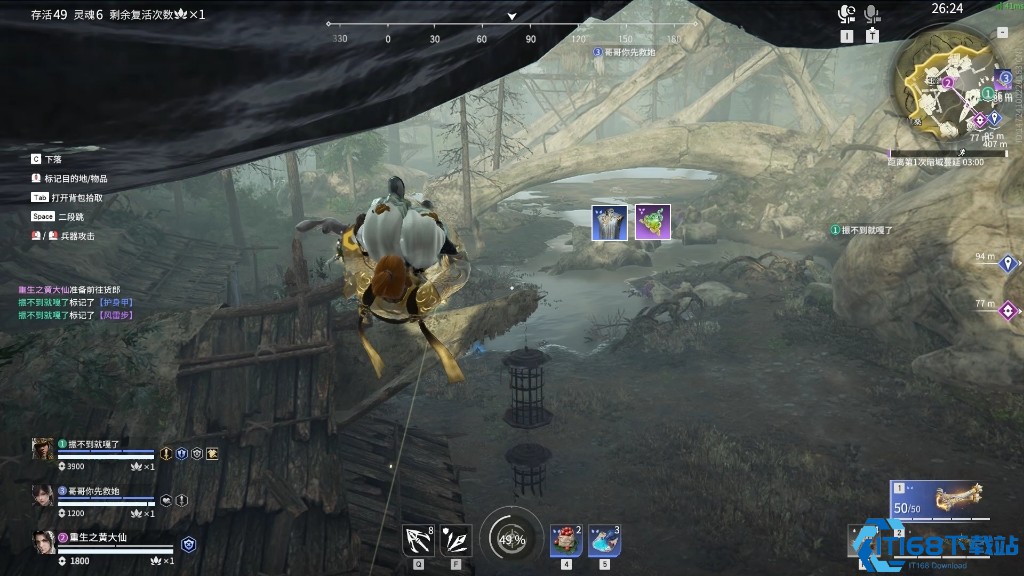Click the green jade loot marker icon
Viewport: 1024px width, 576px height.
click(x=652, y=222)
